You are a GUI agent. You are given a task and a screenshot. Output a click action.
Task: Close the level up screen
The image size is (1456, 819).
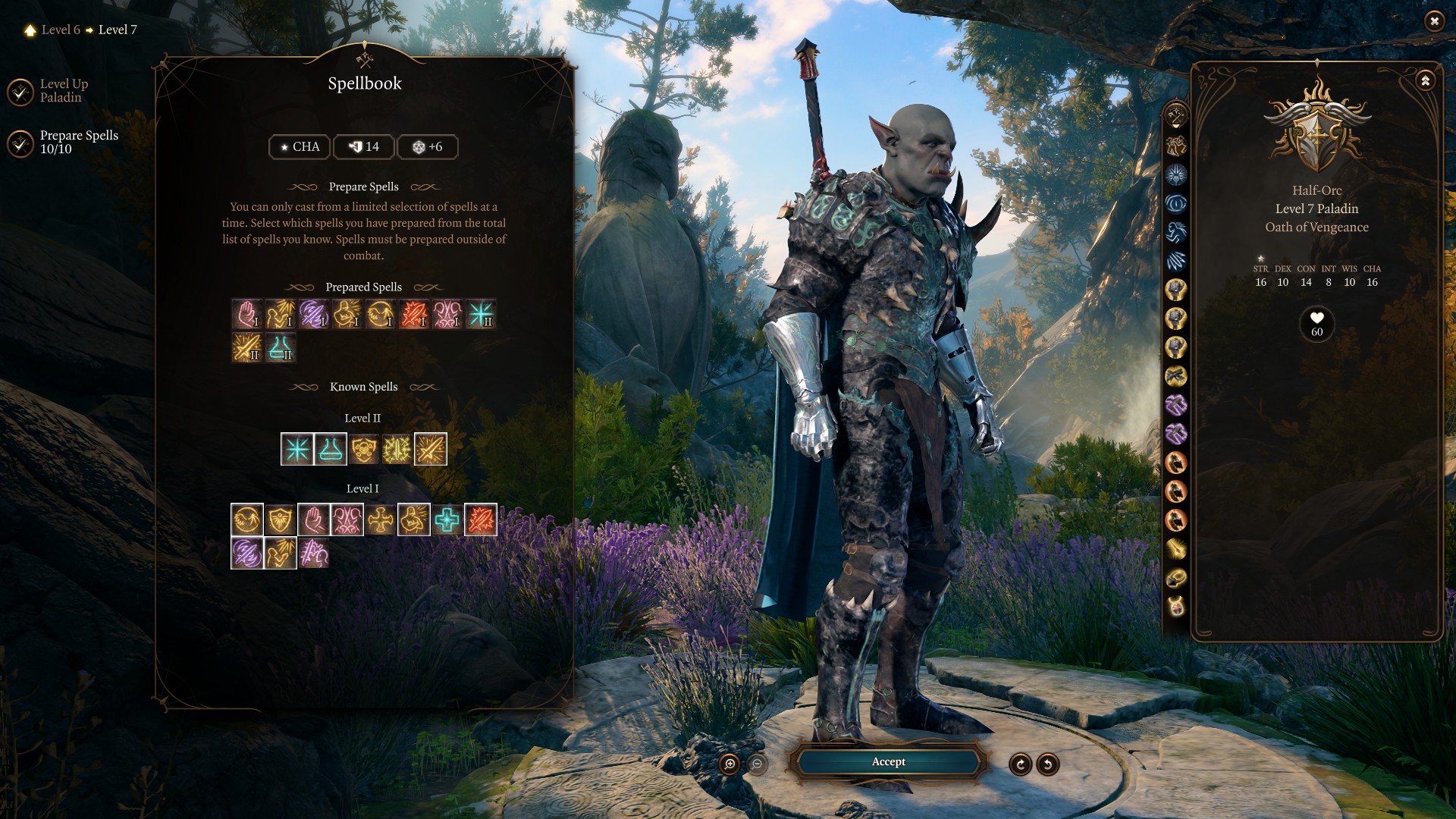click(1434, 21)
